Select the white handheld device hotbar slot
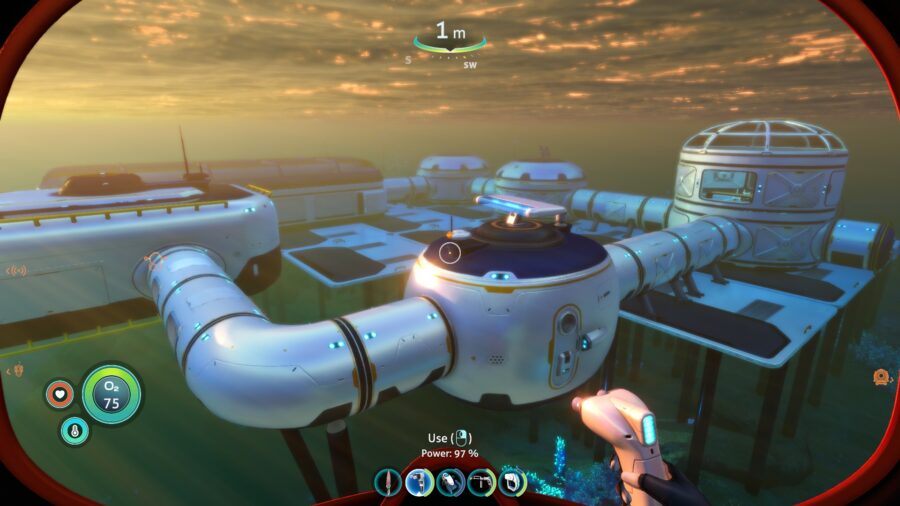 pos(512,482)
